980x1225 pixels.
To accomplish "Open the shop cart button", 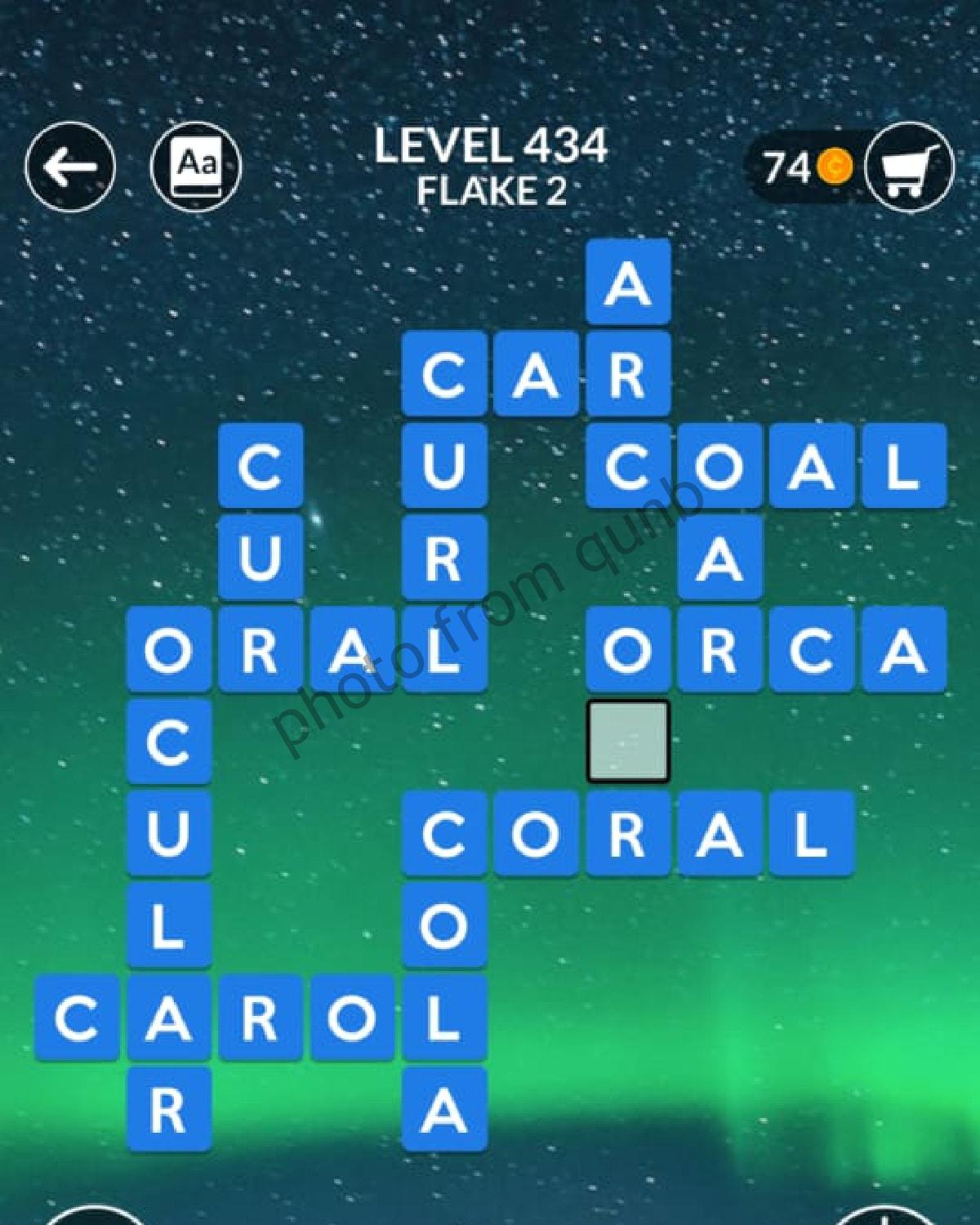I will [x=908, y=169].
